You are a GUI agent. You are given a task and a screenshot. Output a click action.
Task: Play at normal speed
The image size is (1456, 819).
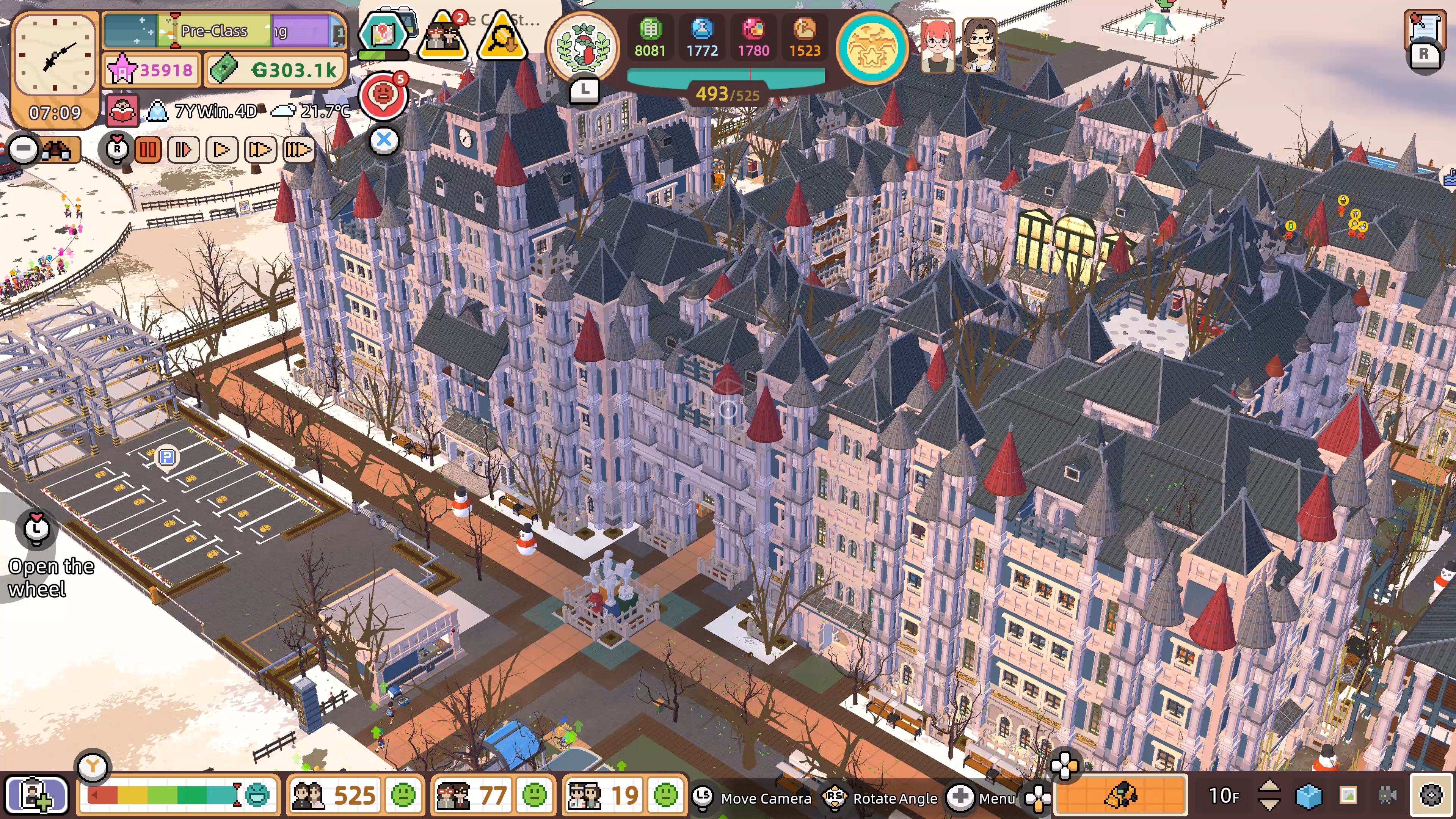[x=221, y=151]
